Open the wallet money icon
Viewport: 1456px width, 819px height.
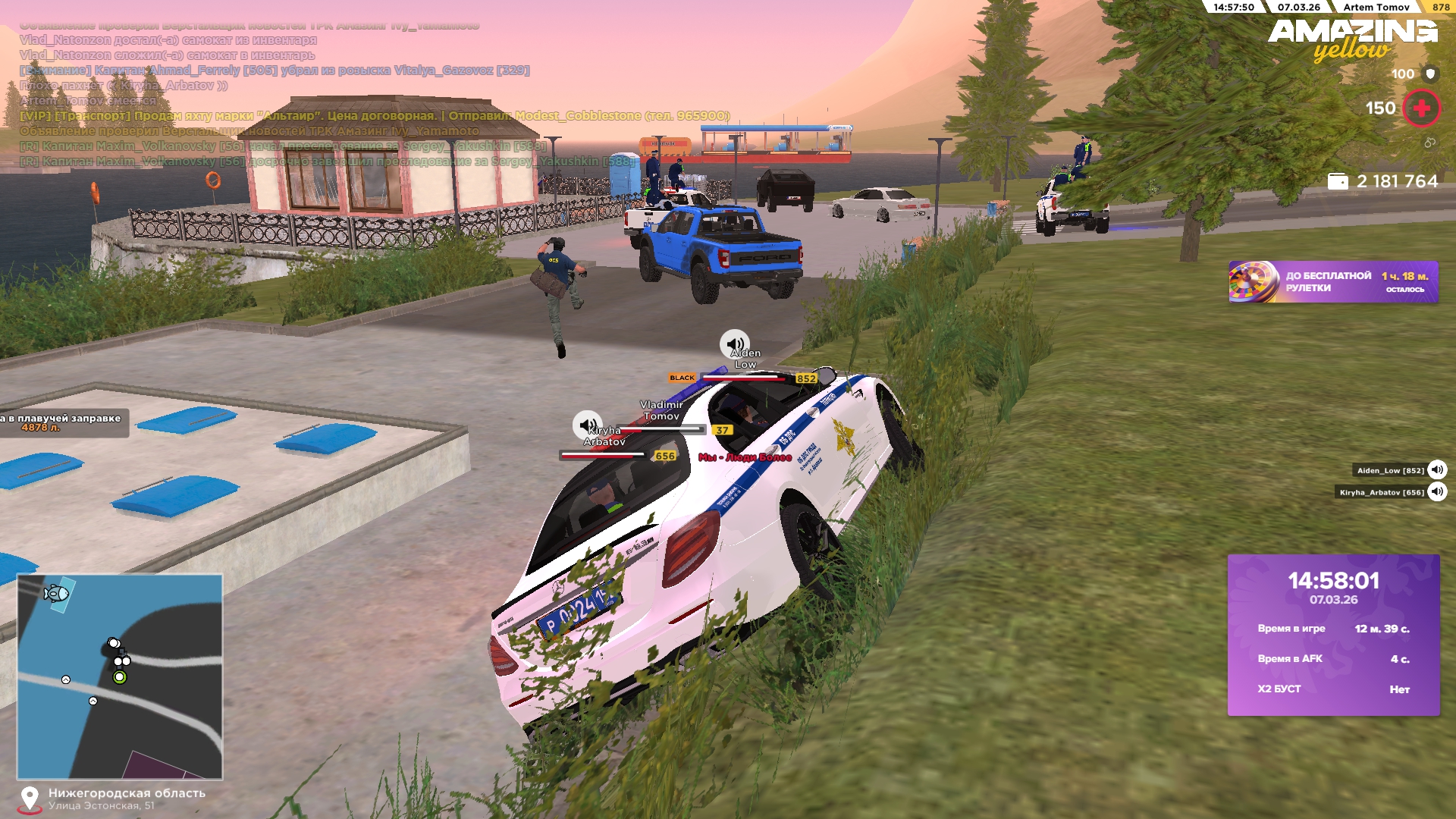[x=1338, y=182]
